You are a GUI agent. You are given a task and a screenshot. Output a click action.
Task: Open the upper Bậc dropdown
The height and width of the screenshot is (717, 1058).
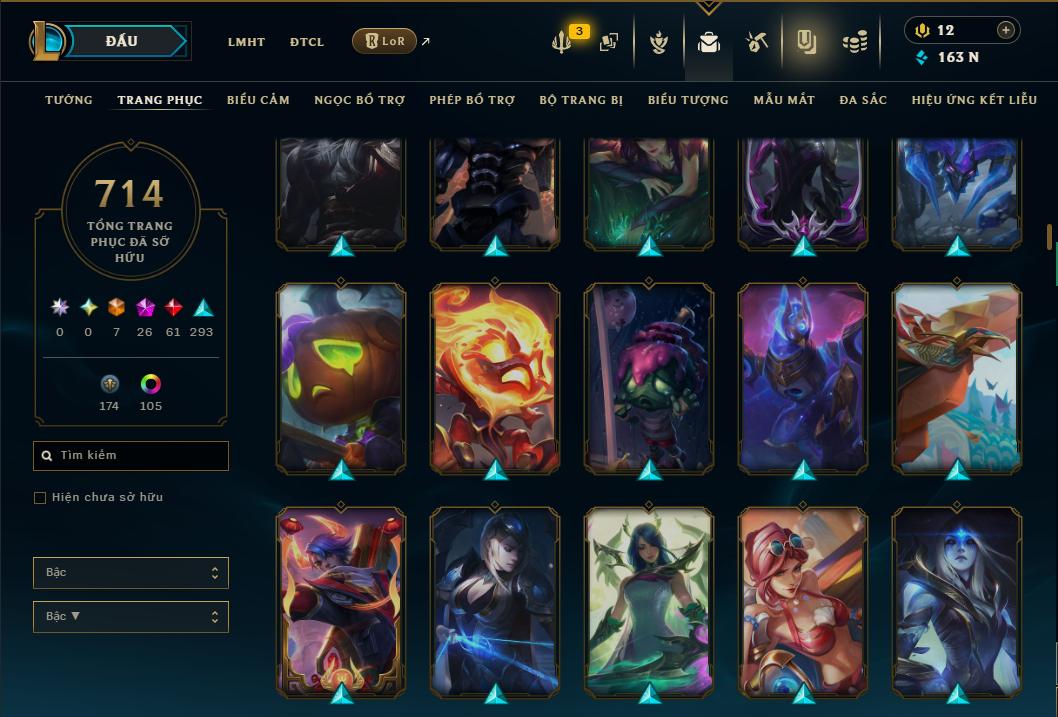click(131, 573)
